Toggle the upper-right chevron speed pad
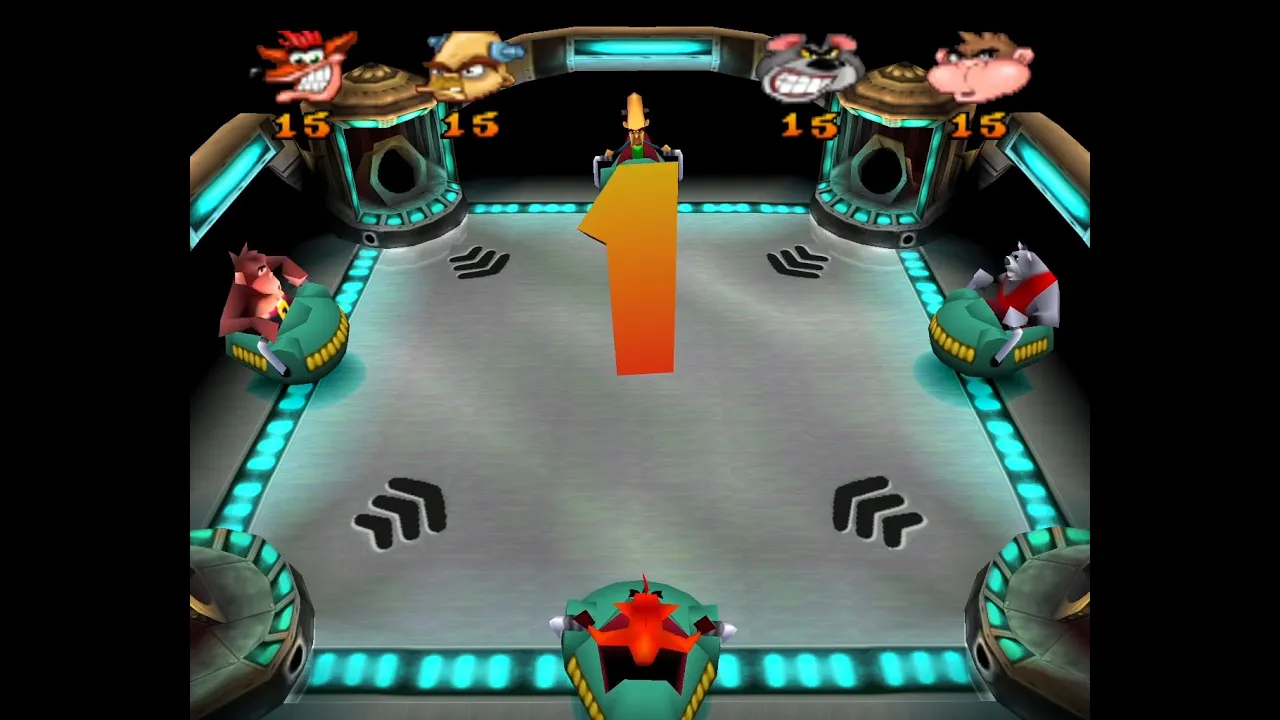Viewport: 1280px width, 720px height. tap(795, 263)
